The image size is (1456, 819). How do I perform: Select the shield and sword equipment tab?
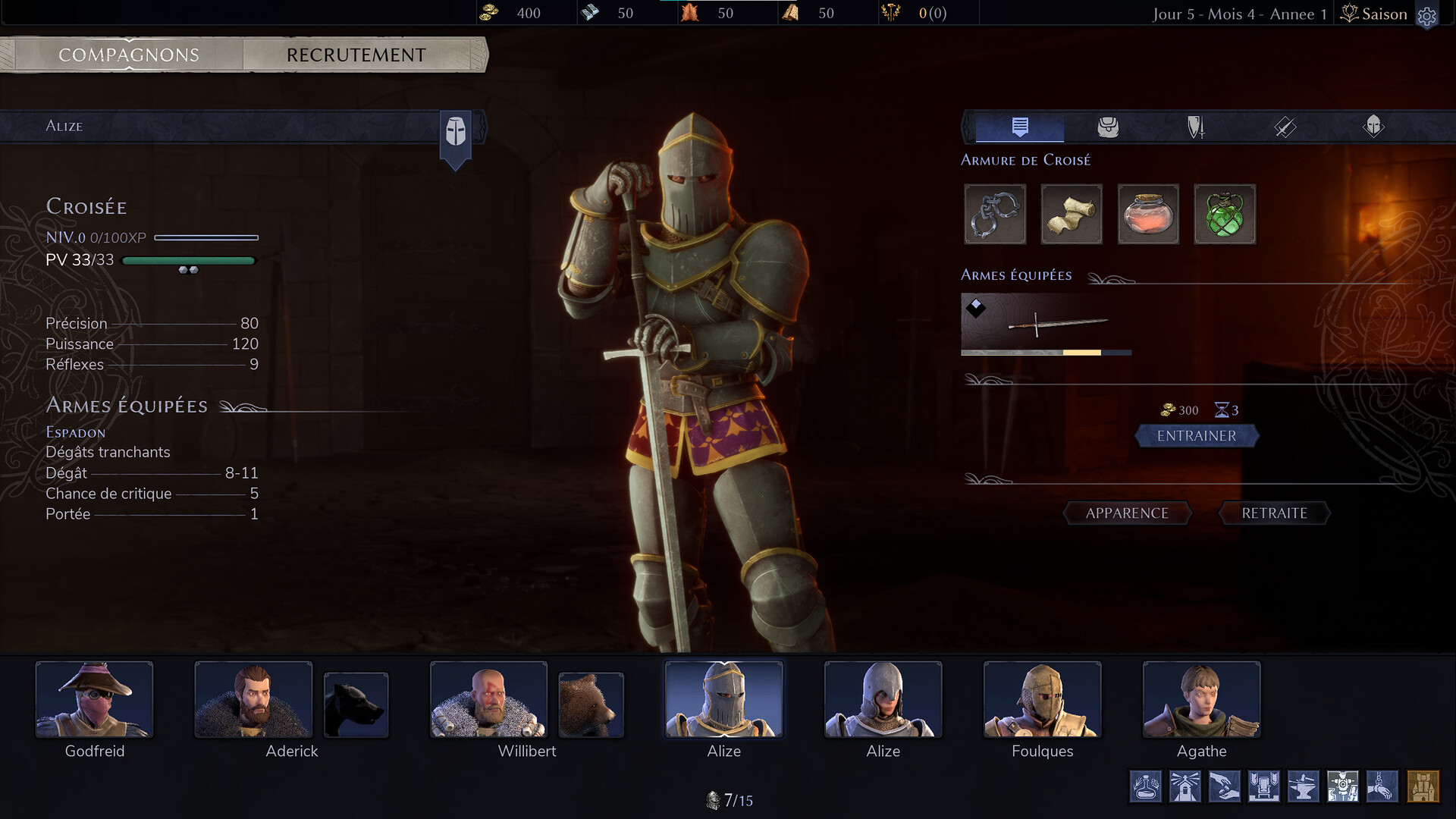[x=1196, y=127]
